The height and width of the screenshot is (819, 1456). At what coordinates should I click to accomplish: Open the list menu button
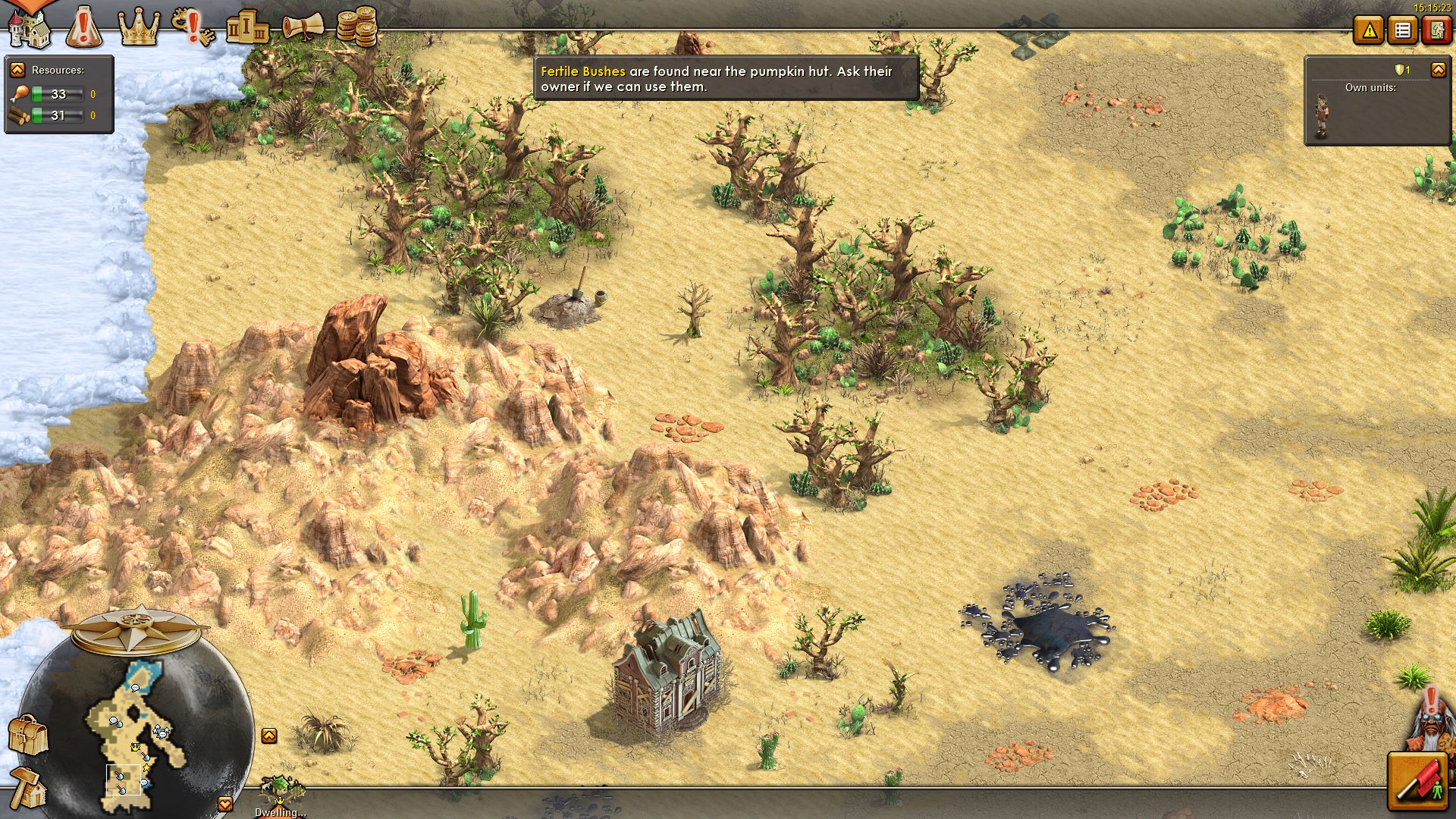click(1403, 30)
